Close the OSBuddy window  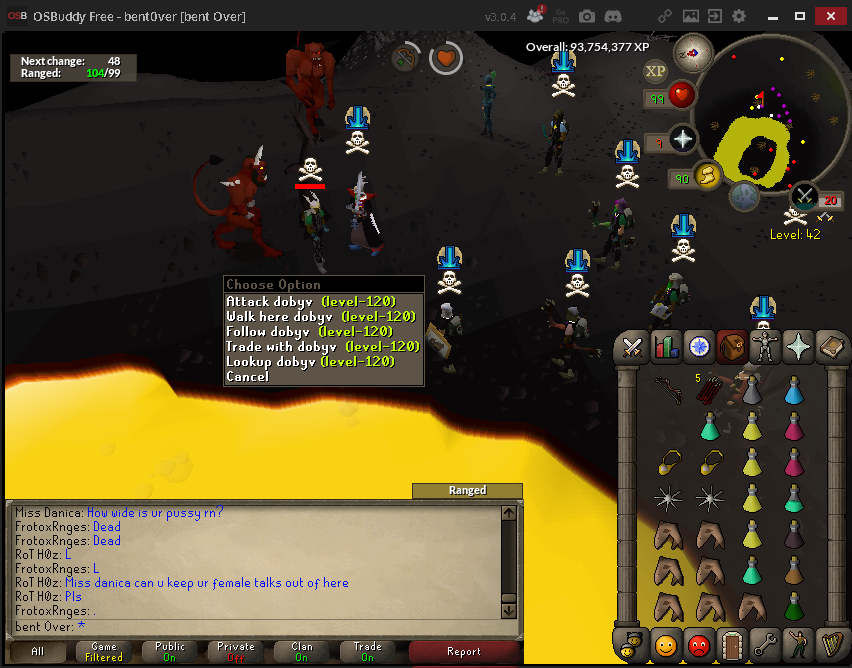pyautogui.click(x=832, y=16)
